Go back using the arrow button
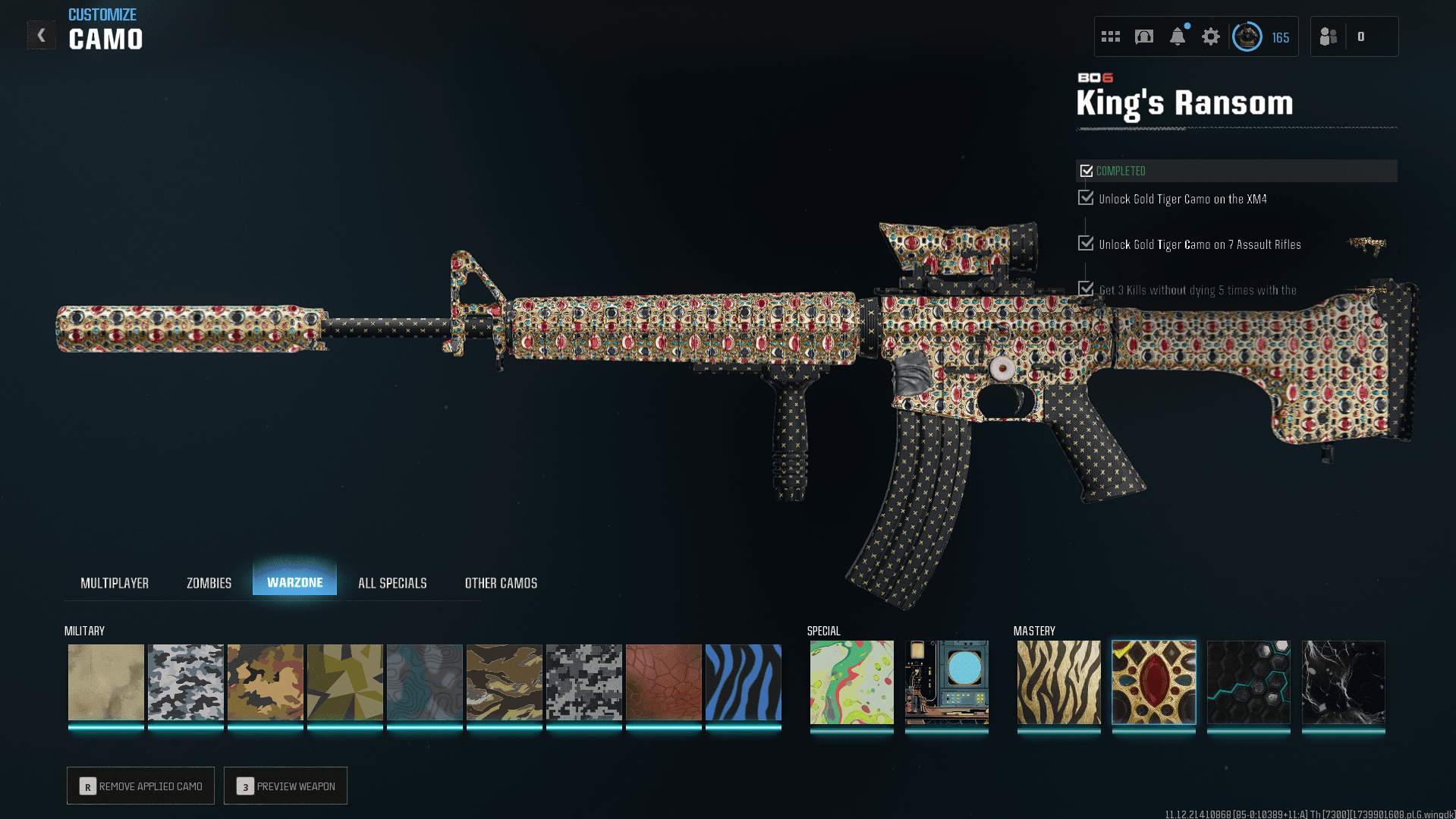The width and height of the screenshot is (1456, 819). click(42, 35)
